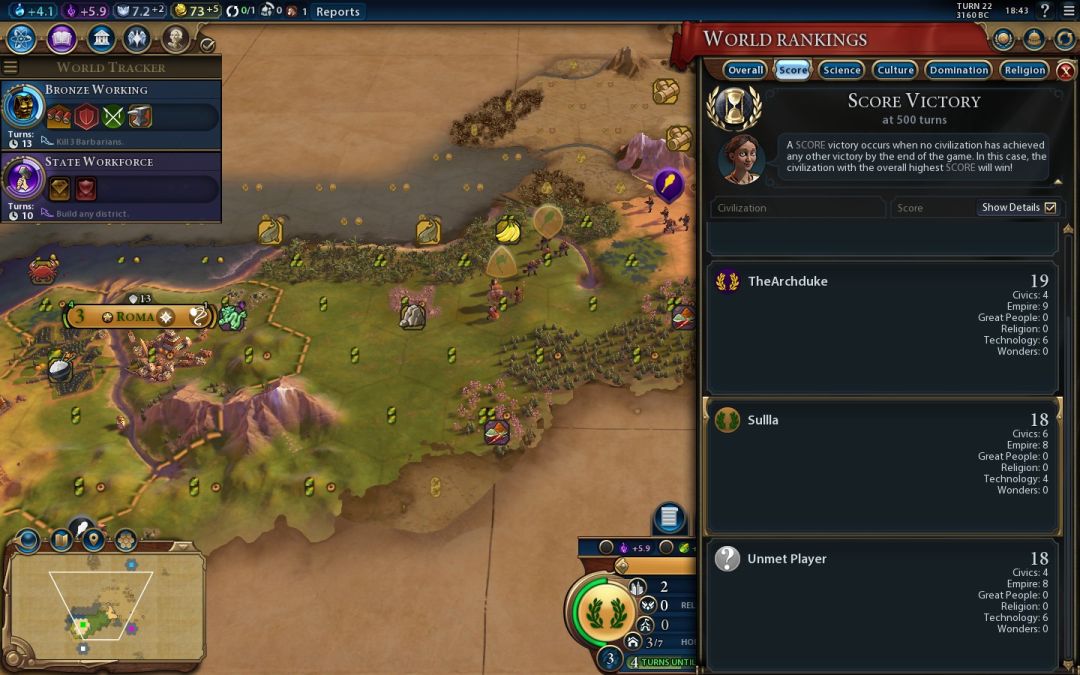Open the Great People bust icon
1080x675 pixels.
(x=176, y=39)
